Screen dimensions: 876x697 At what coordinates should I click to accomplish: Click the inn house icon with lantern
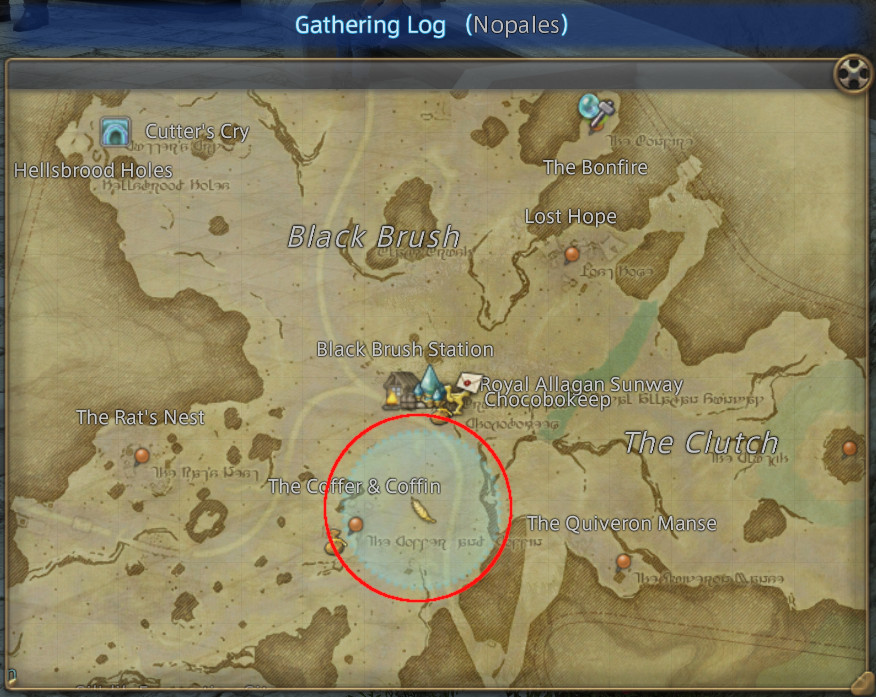(401, 391)
